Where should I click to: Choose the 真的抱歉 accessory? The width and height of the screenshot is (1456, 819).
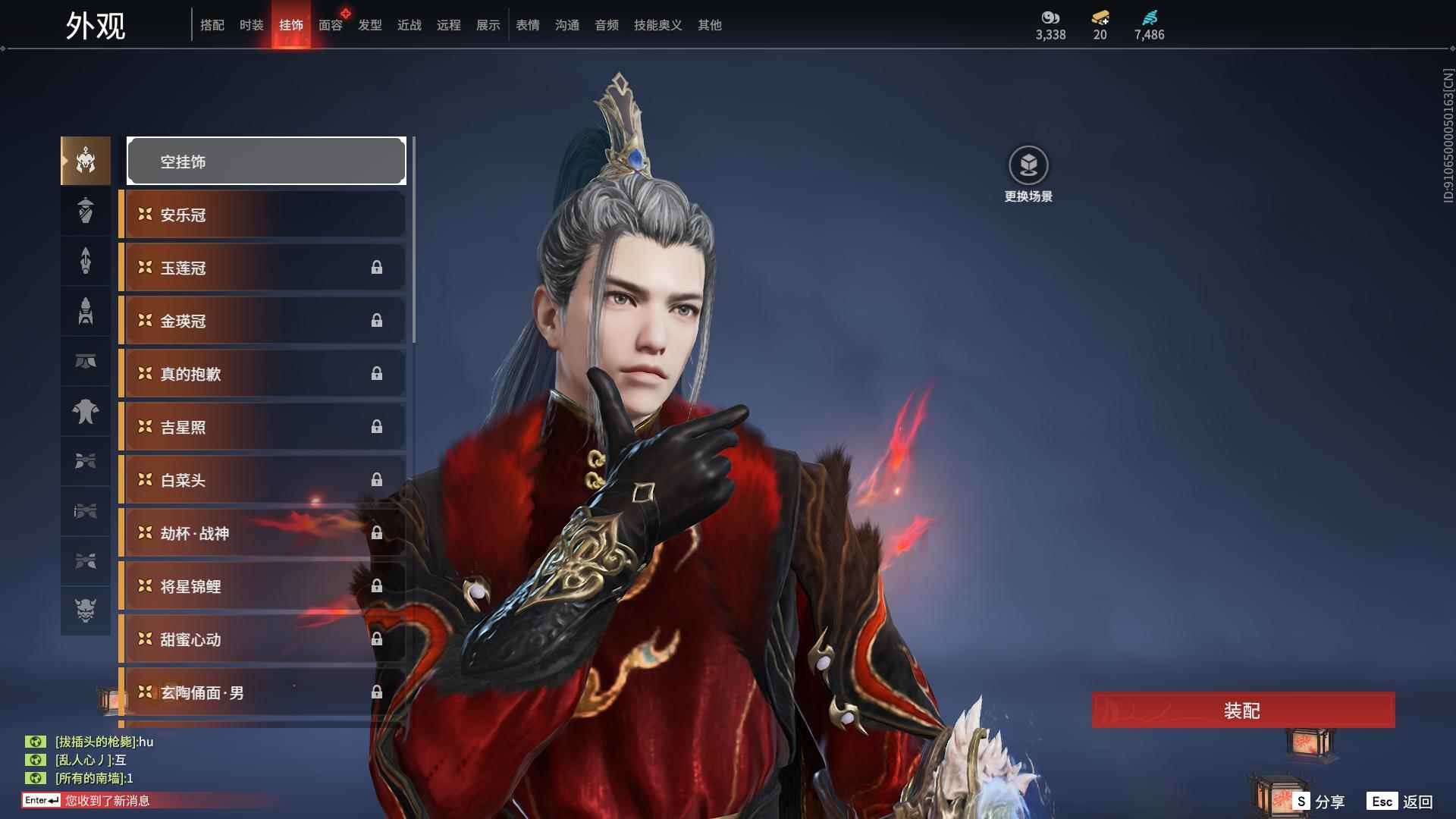point(262,374)
